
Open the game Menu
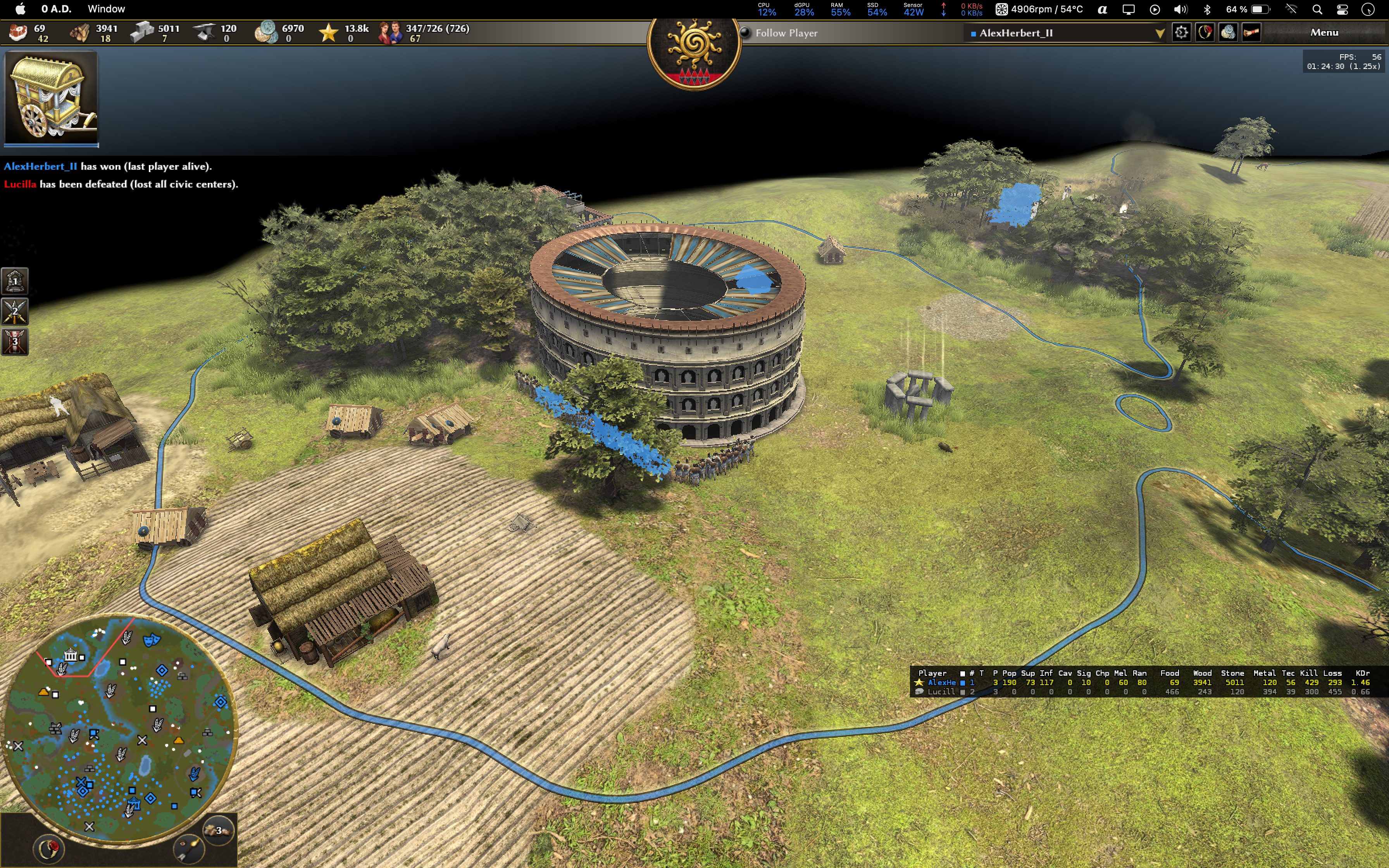(1324, 33)
